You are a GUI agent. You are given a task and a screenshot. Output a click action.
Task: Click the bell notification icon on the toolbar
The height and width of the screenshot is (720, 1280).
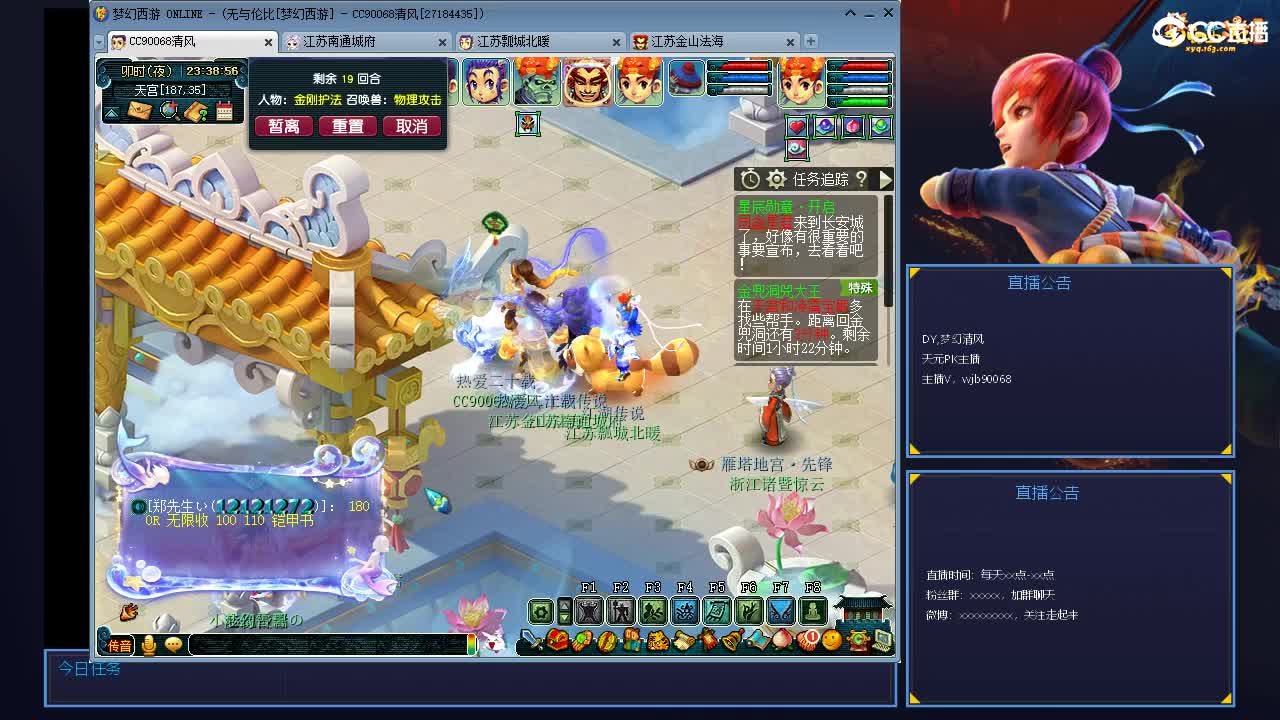point(729,640)
